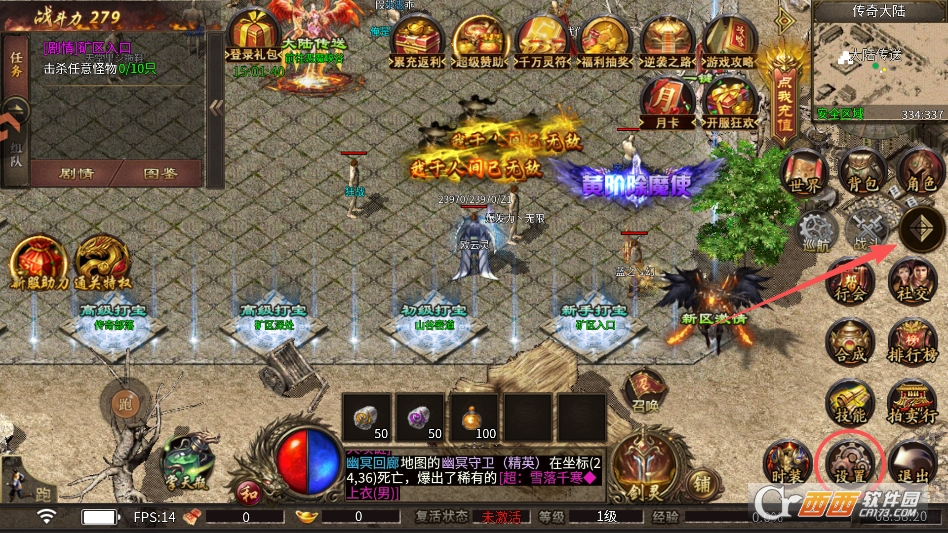The height and width of the screenshot is (533, 948).
Task: Open the 技能 skills menu
Action: 849,403
